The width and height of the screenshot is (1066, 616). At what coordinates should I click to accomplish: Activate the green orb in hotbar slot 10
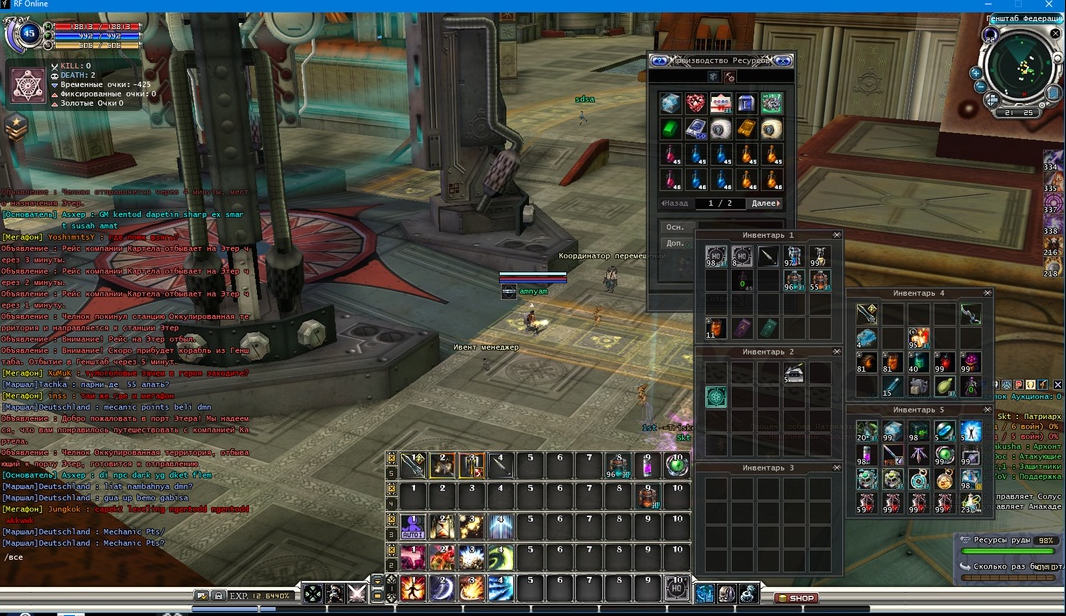point(677,465)
